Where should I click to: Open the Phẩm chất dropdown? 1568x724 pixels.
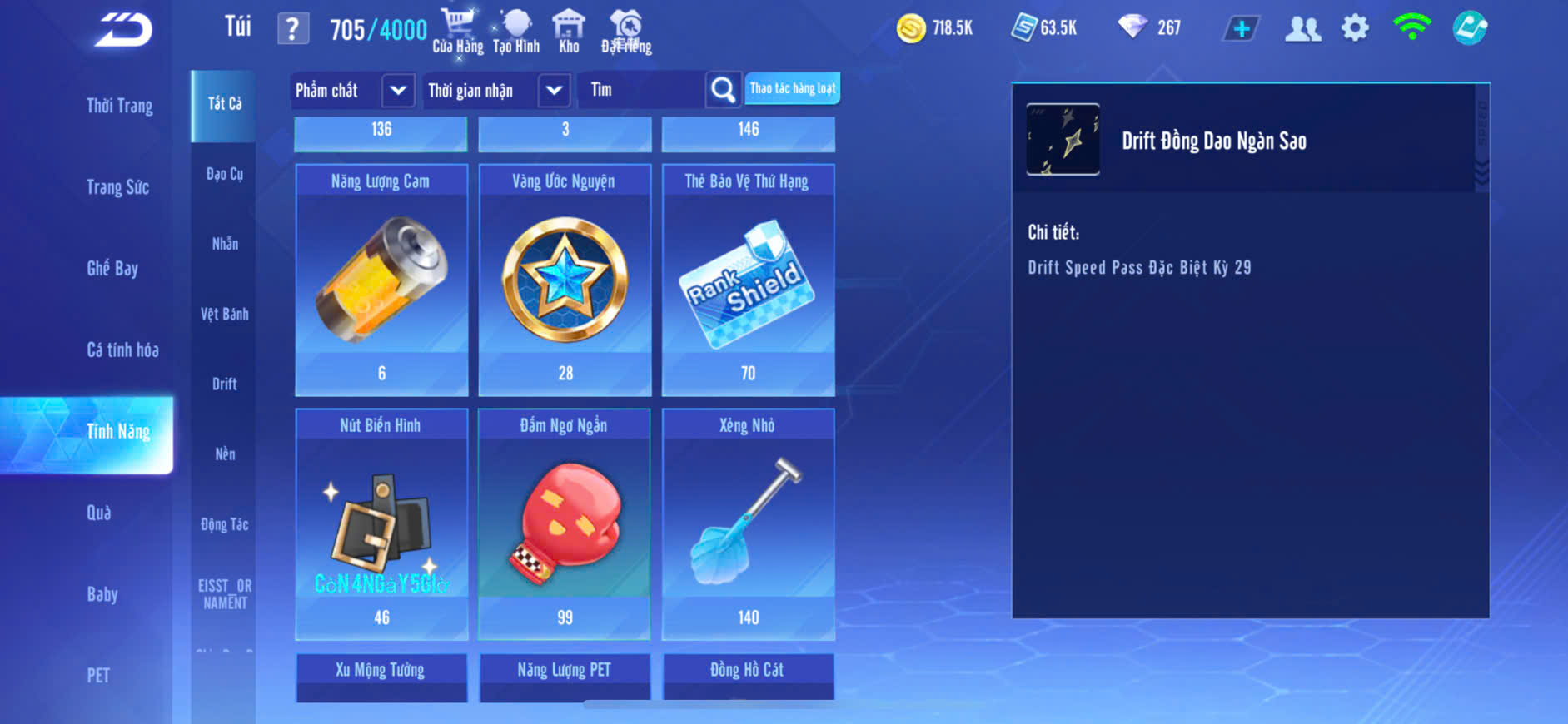(x=397, y=90)
